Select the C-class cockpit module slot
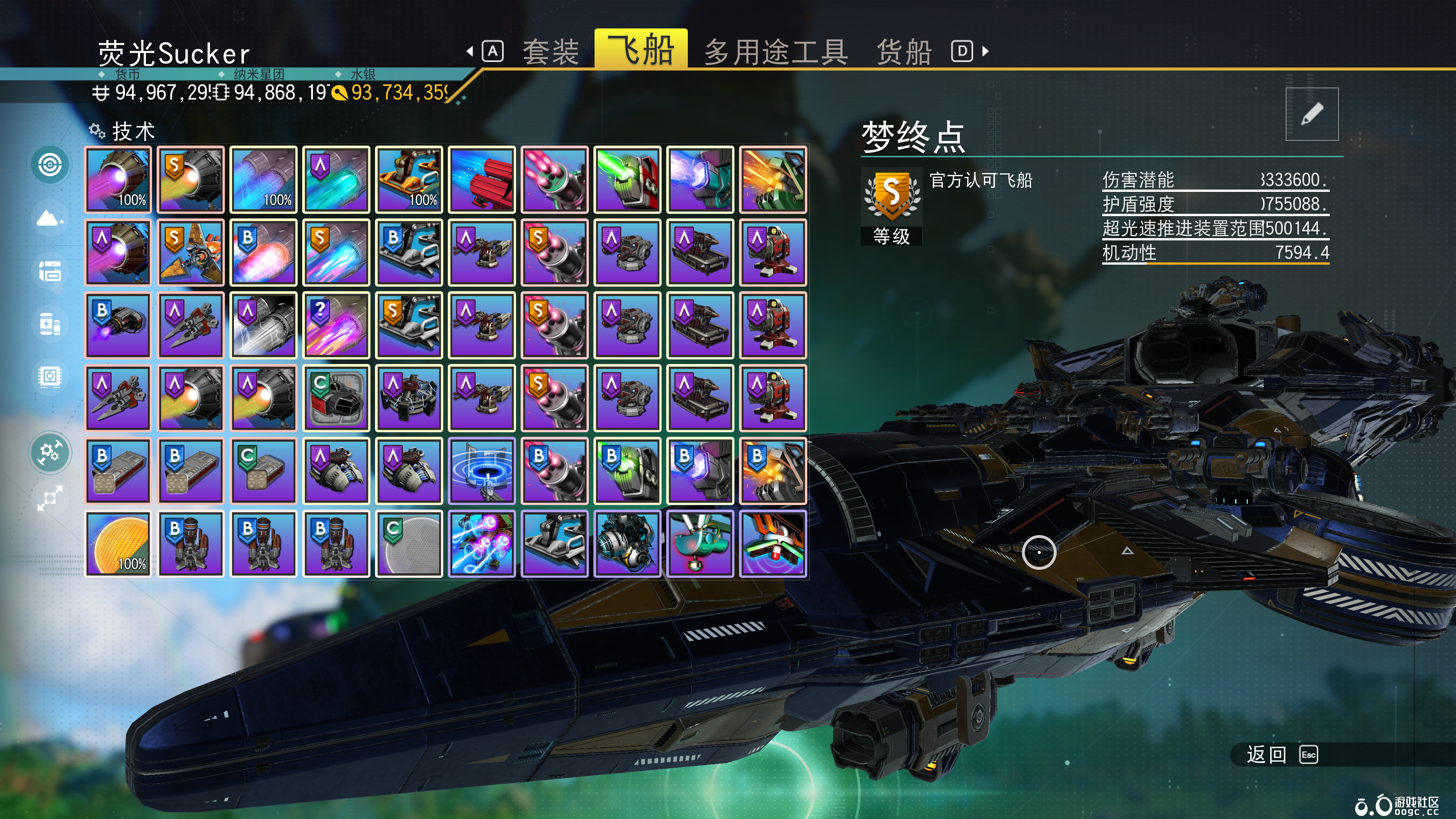Viewport: 1456px width, 819px height. click(336, 398)
